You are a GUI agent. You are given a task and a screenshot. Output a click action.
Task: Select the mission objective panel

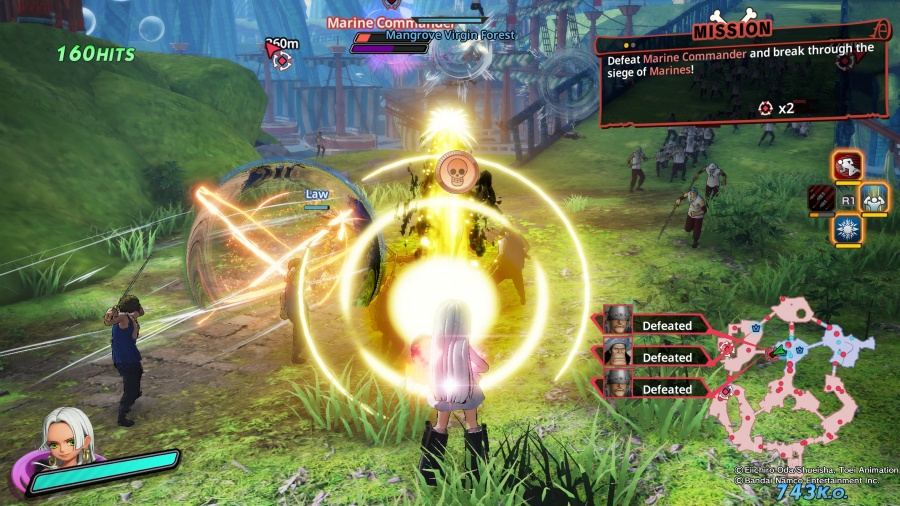pyautogui.click(x=742, y=82)
